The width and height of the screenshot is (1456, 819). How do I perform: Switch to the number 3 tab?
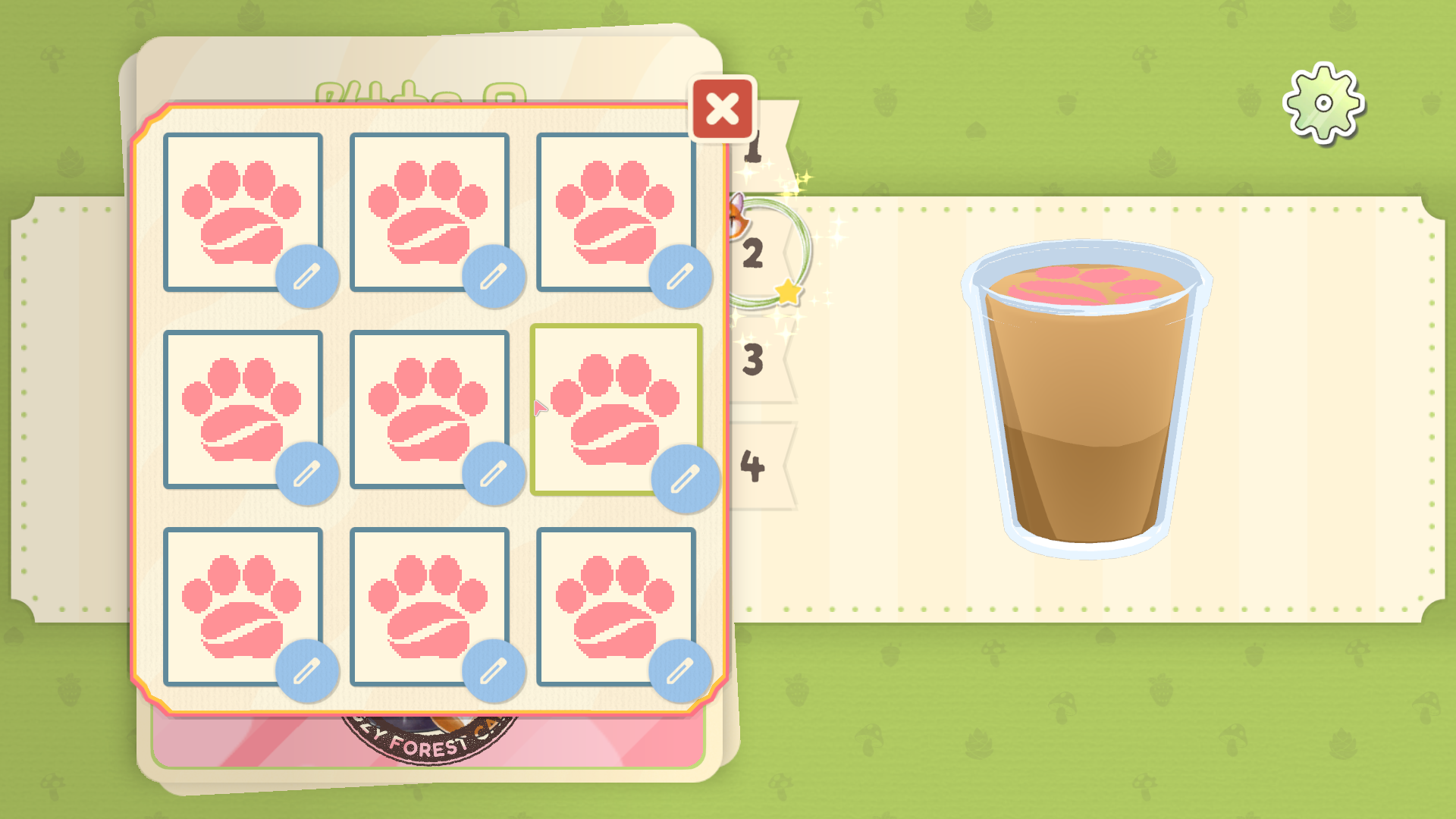tap(754, 360)
